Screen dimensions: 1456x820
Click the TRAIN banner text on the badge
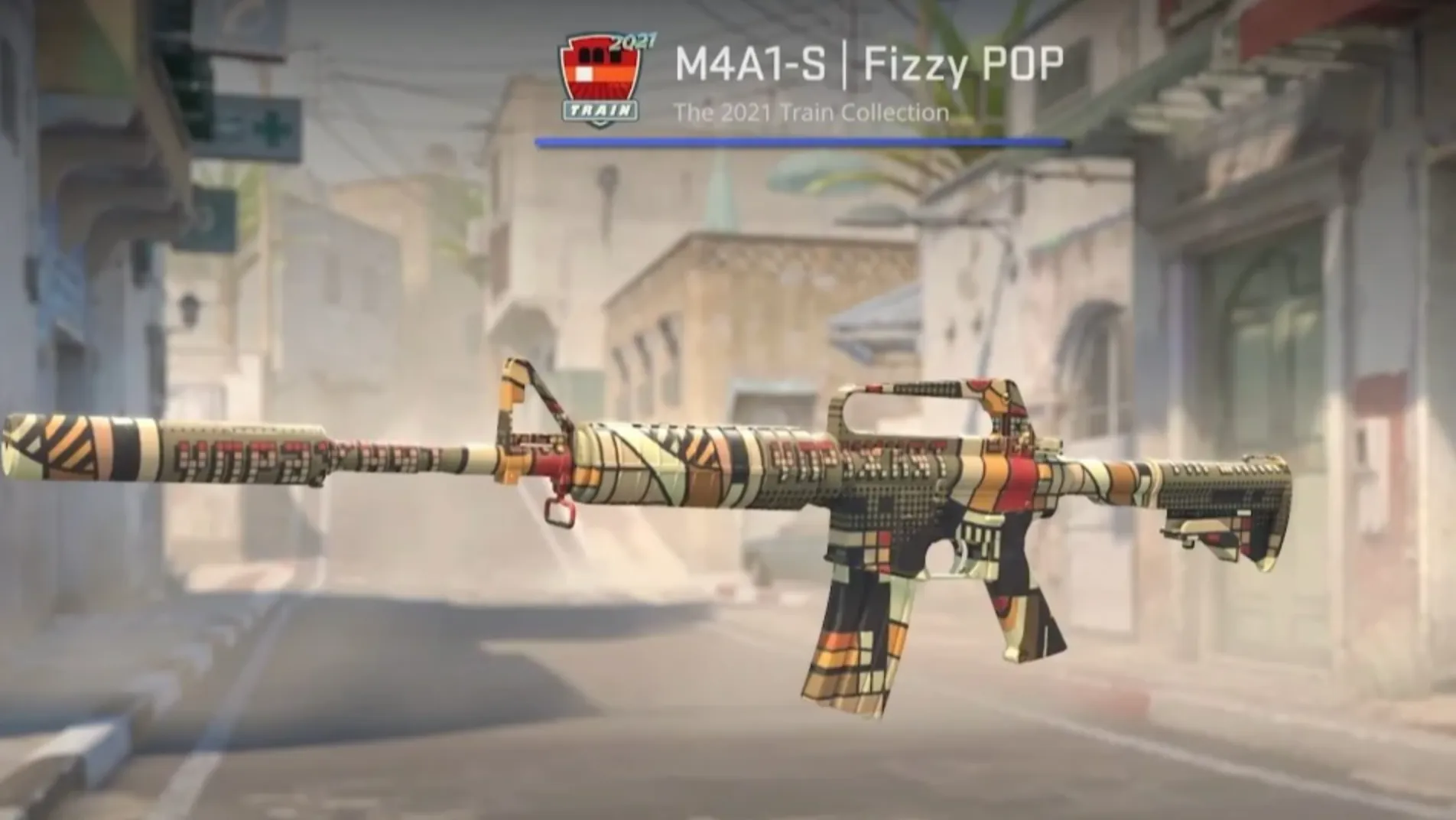602,109
